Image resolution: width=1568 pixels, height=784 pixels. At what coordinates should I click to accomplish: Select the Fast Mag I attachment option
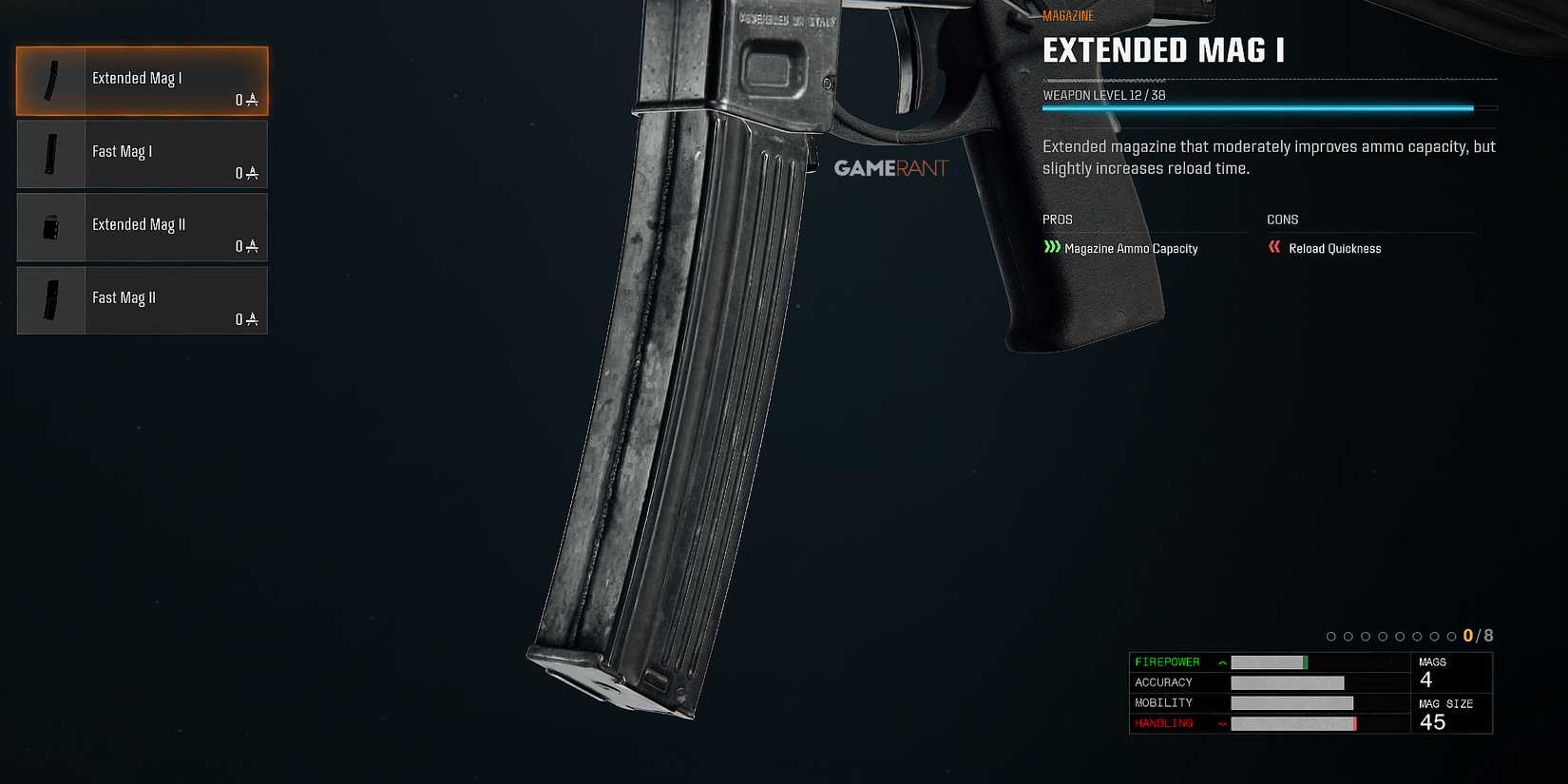tap(143, 154)
